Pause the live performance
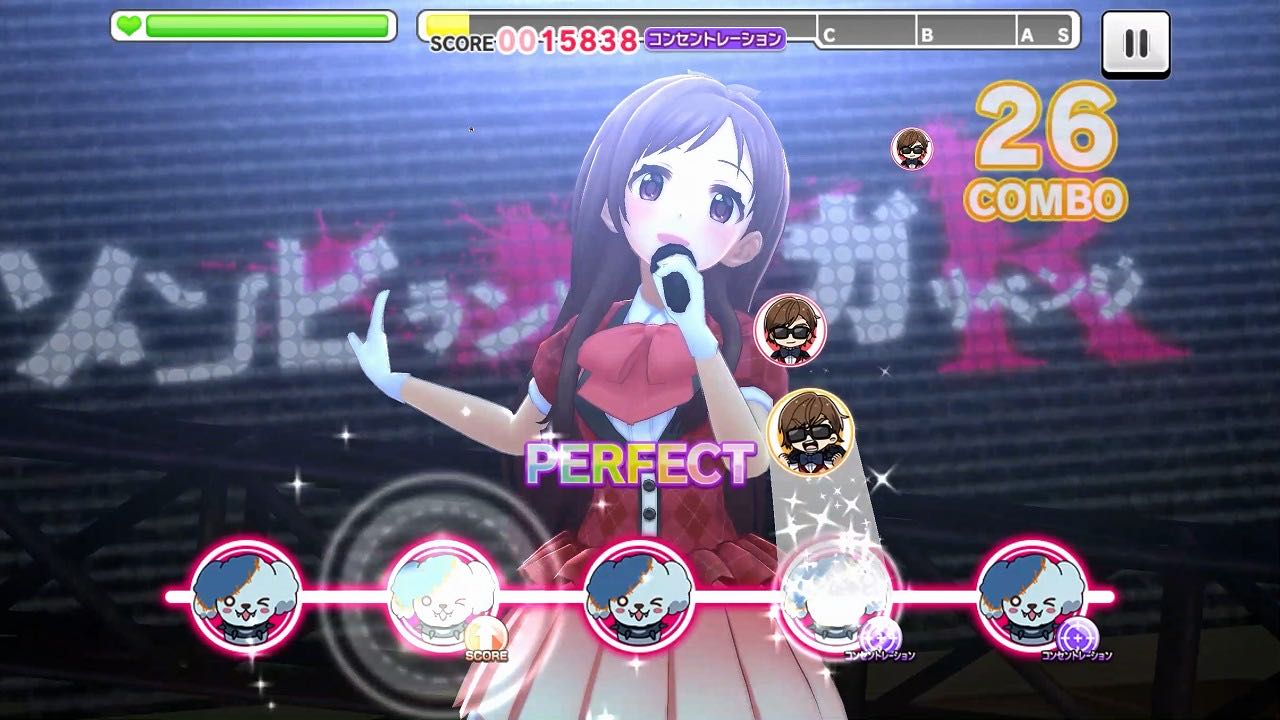The image size is (1280, 720). pos(1135,44)
